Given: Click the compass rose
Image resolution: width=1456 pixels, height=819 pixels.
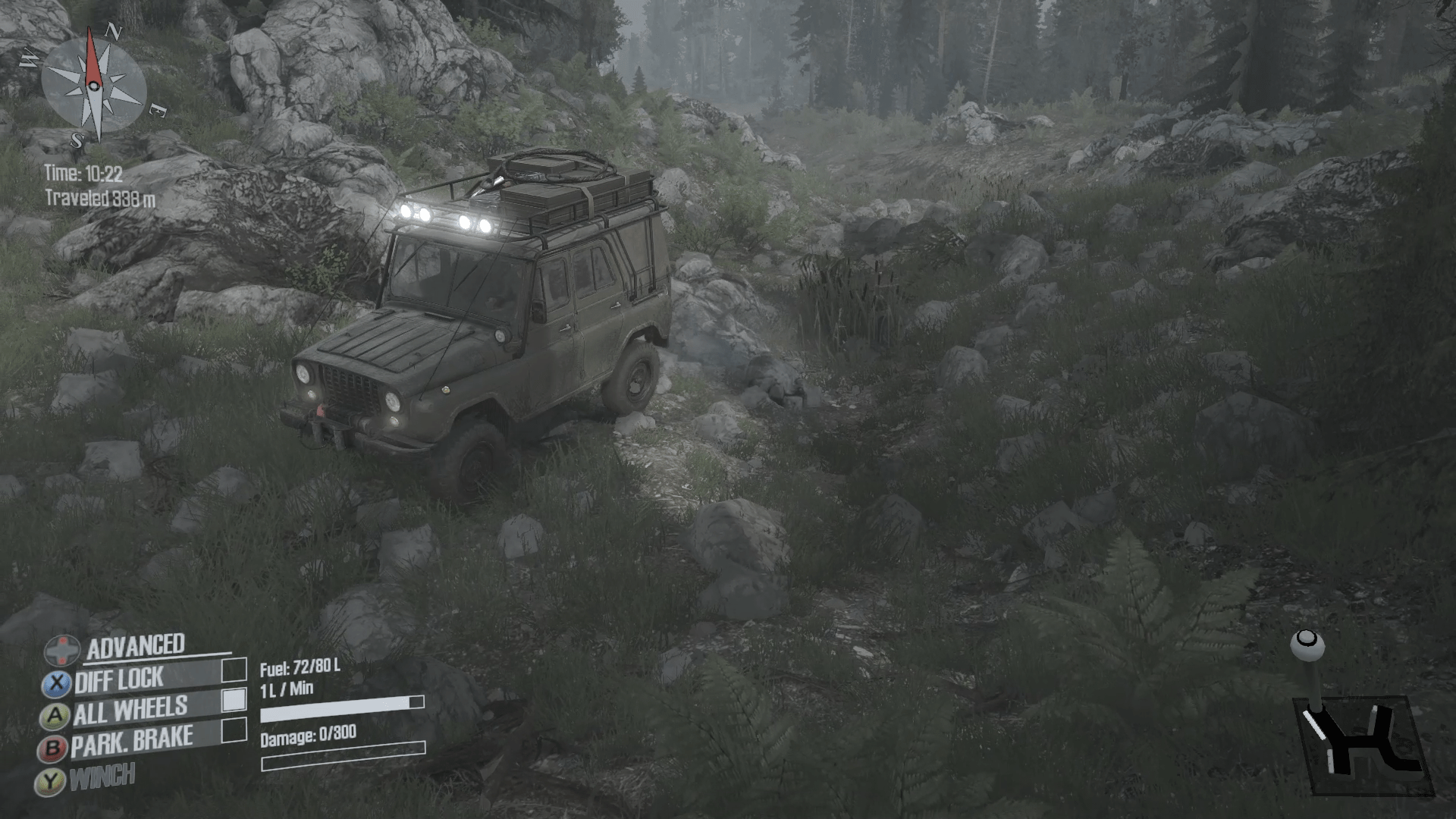Looking at the screenshot, I should coord(94,85).
